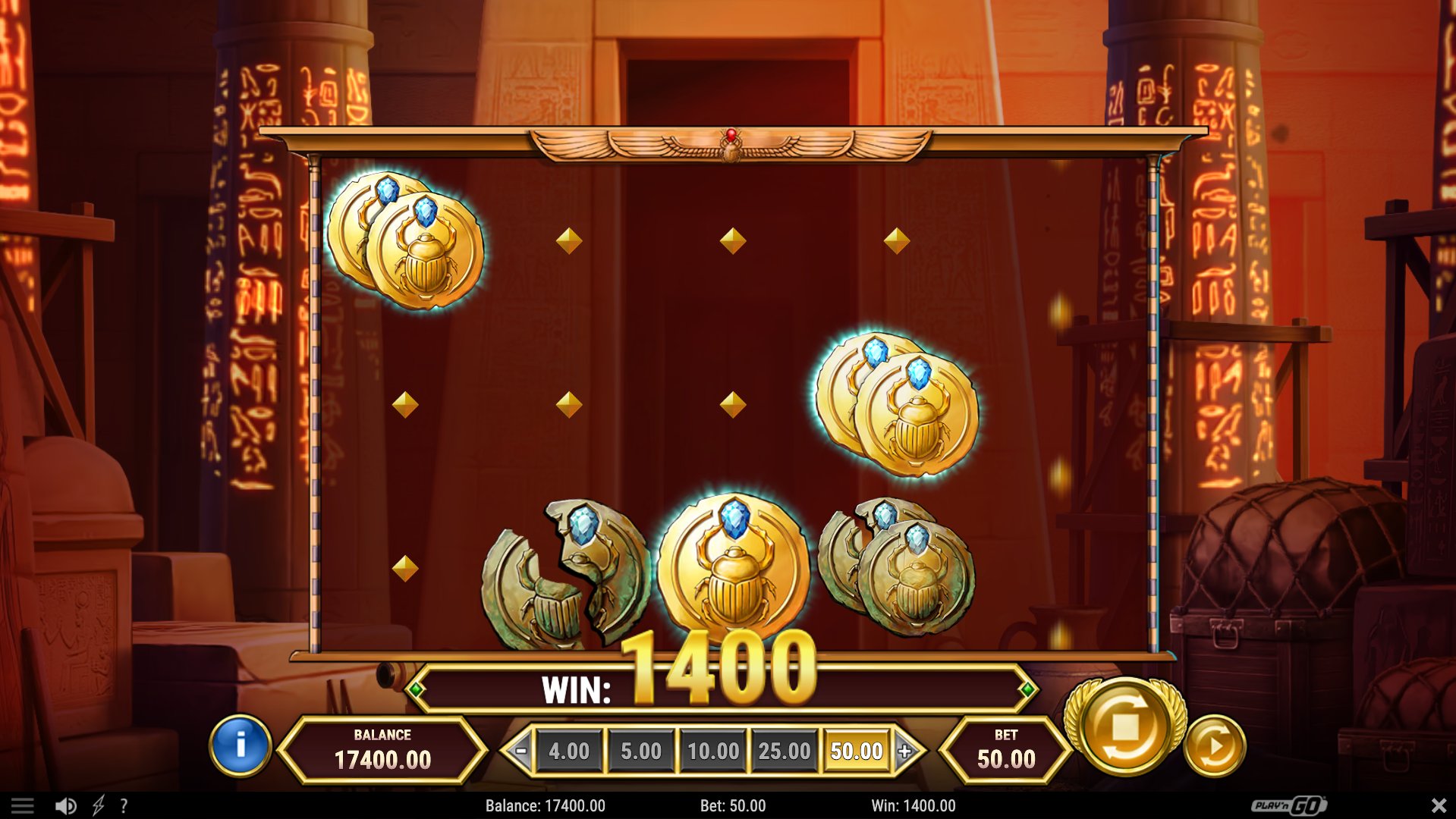The width and height of the screenshot is (1456, 819).
Task: Select the 5.00 bet value
Action: click(x=642, y=751)
